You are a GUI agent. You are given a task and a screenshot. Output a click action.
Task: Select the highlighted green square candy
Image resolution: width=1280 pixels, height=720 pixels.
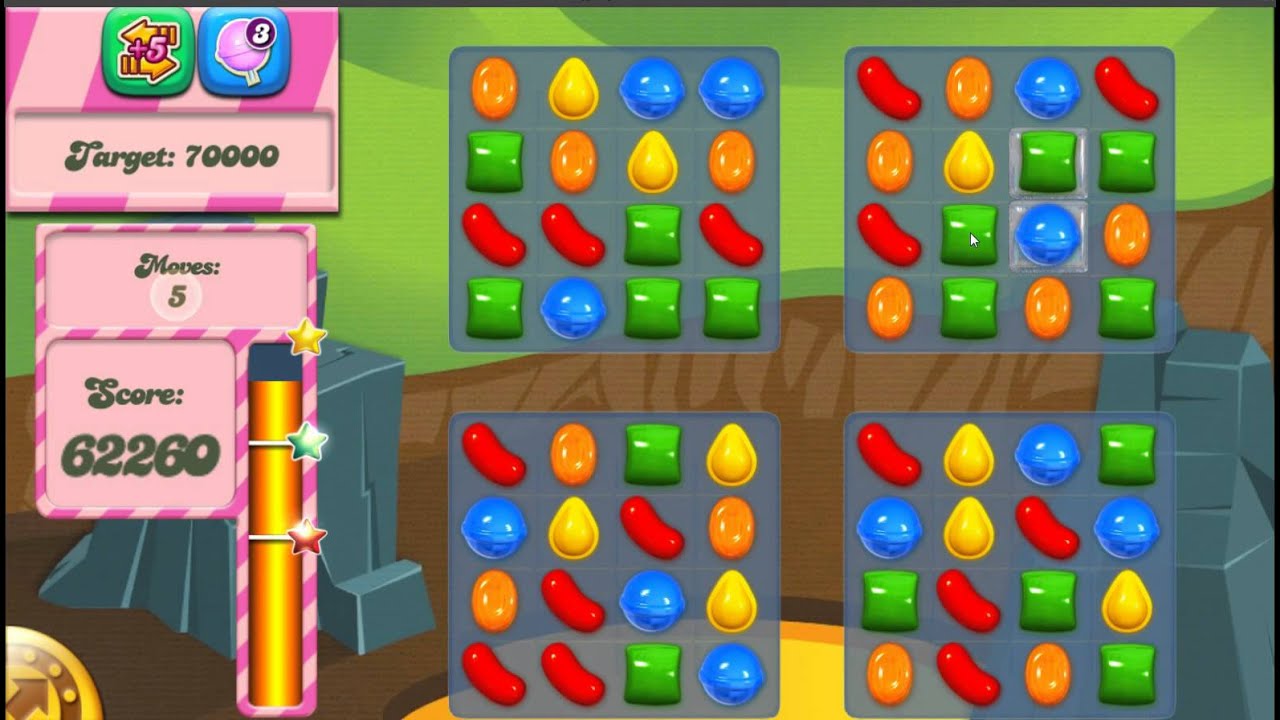tap(1047, 161)
